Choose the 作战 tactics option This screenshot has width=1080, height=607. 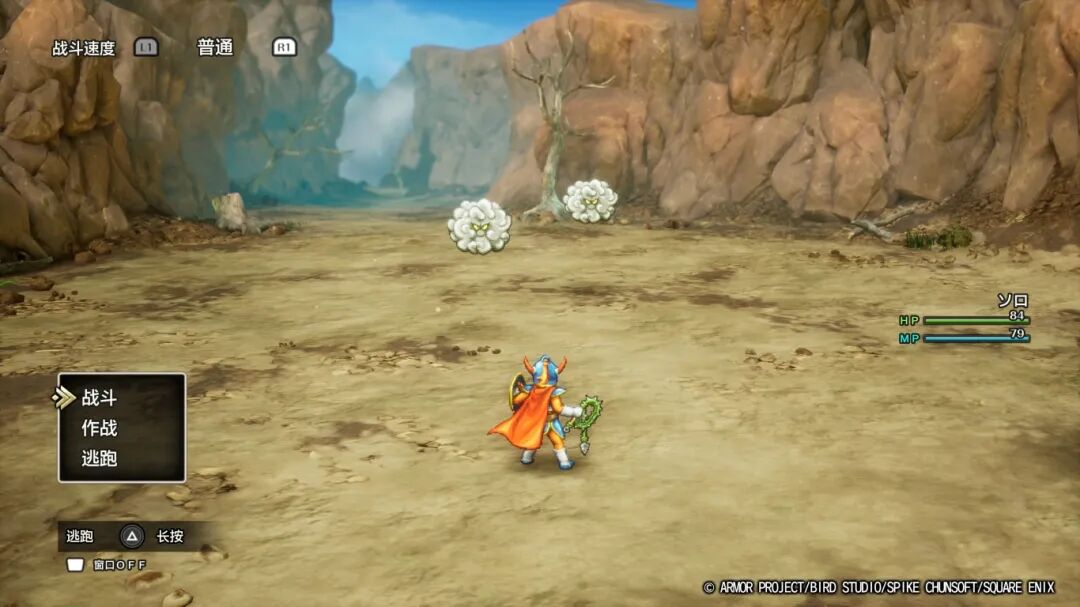tap(100, 428)
